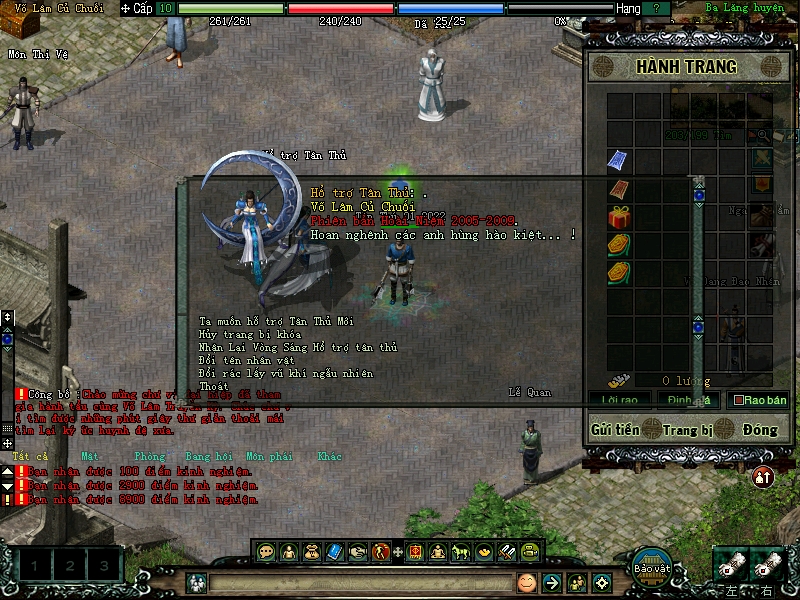Choose "Nhận Lại Vòng Sáng Hỗ trợ tân thủ"
Screen dimensions: 800x600
point(298,347)
